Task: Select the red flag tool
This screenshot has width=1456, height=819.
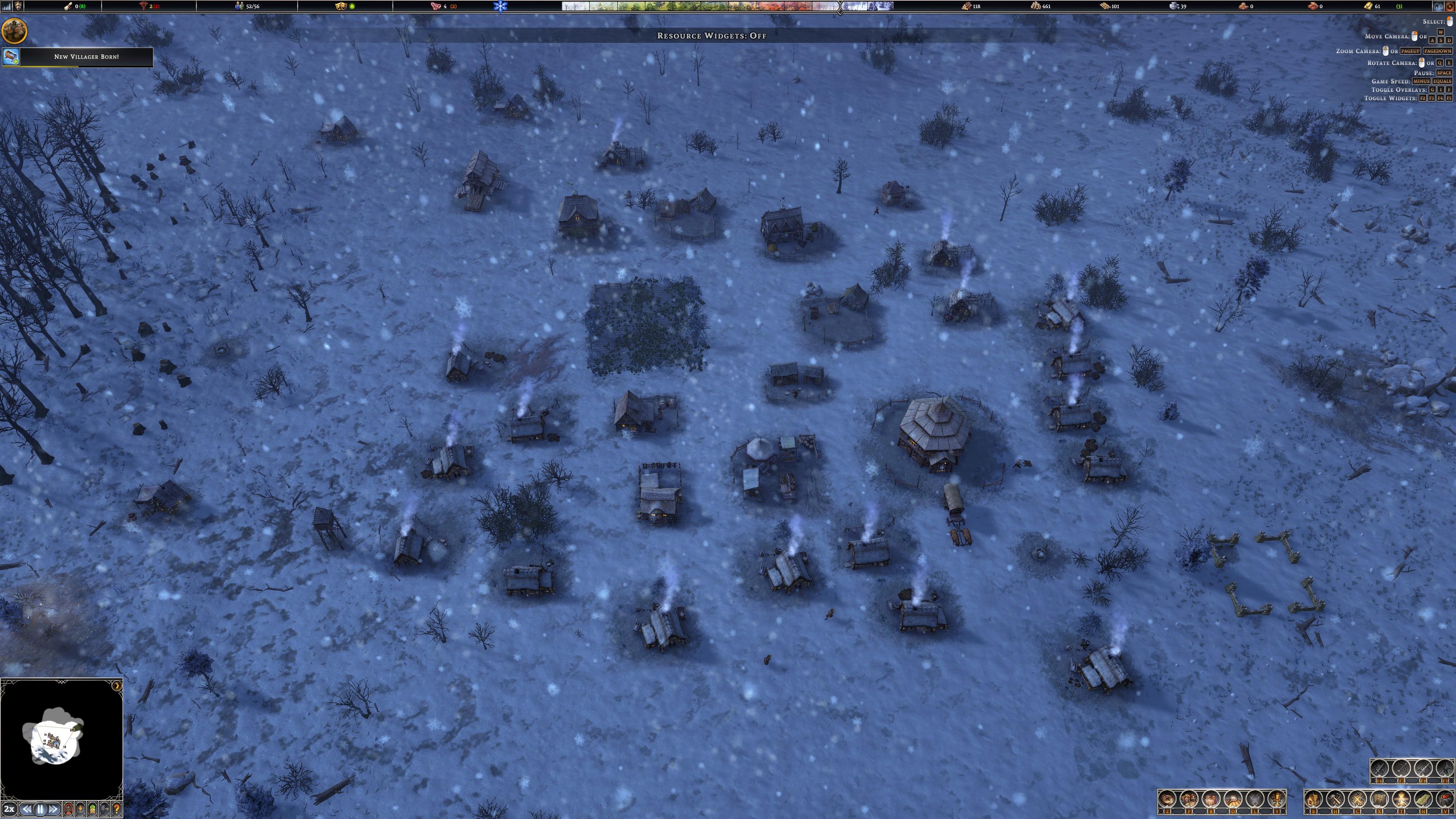Action: (1444, 799)
